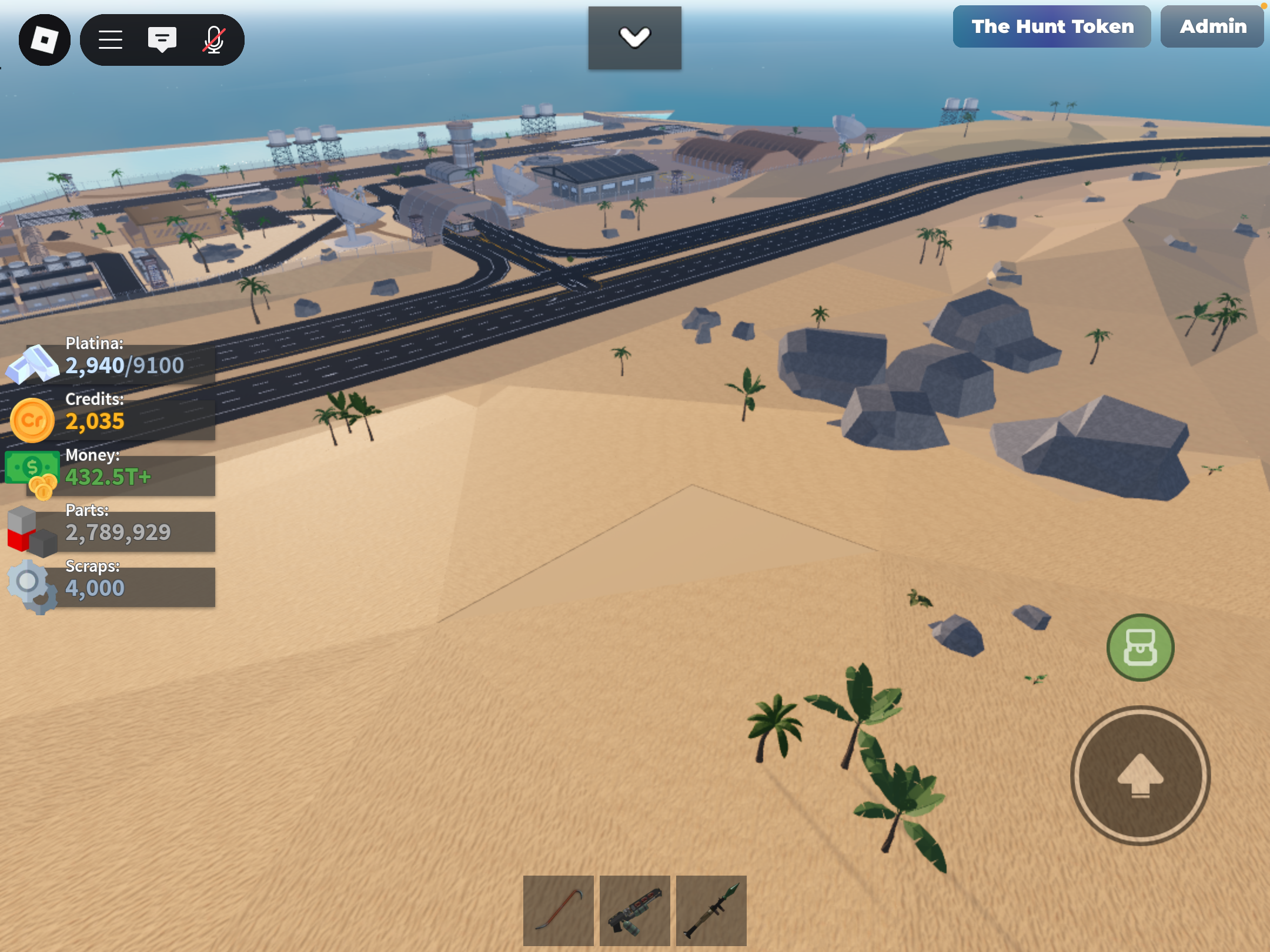Click the Scraps gear icon
Screen dimensions: 1270x952
[x=29, y=585]
